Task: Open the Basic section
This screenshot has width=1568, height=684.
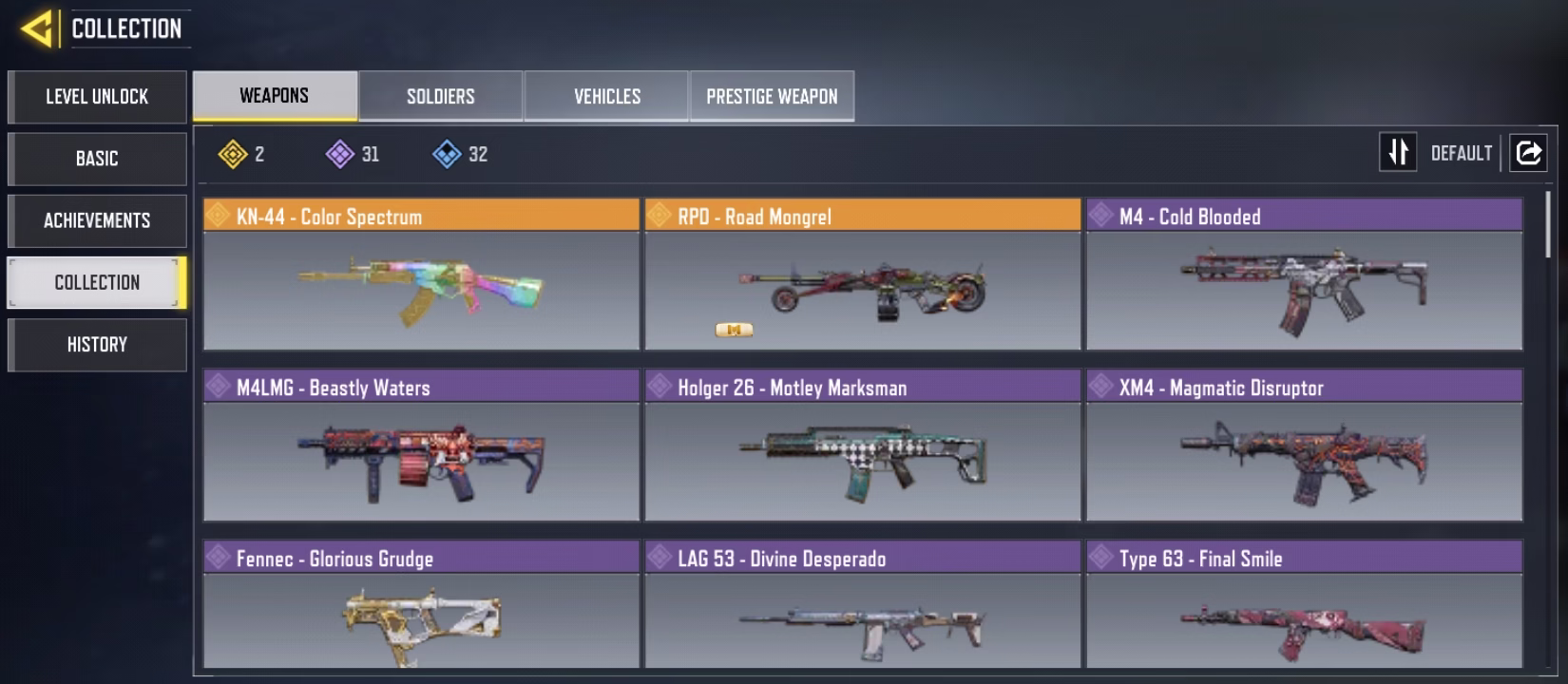Action: [97, 159]
